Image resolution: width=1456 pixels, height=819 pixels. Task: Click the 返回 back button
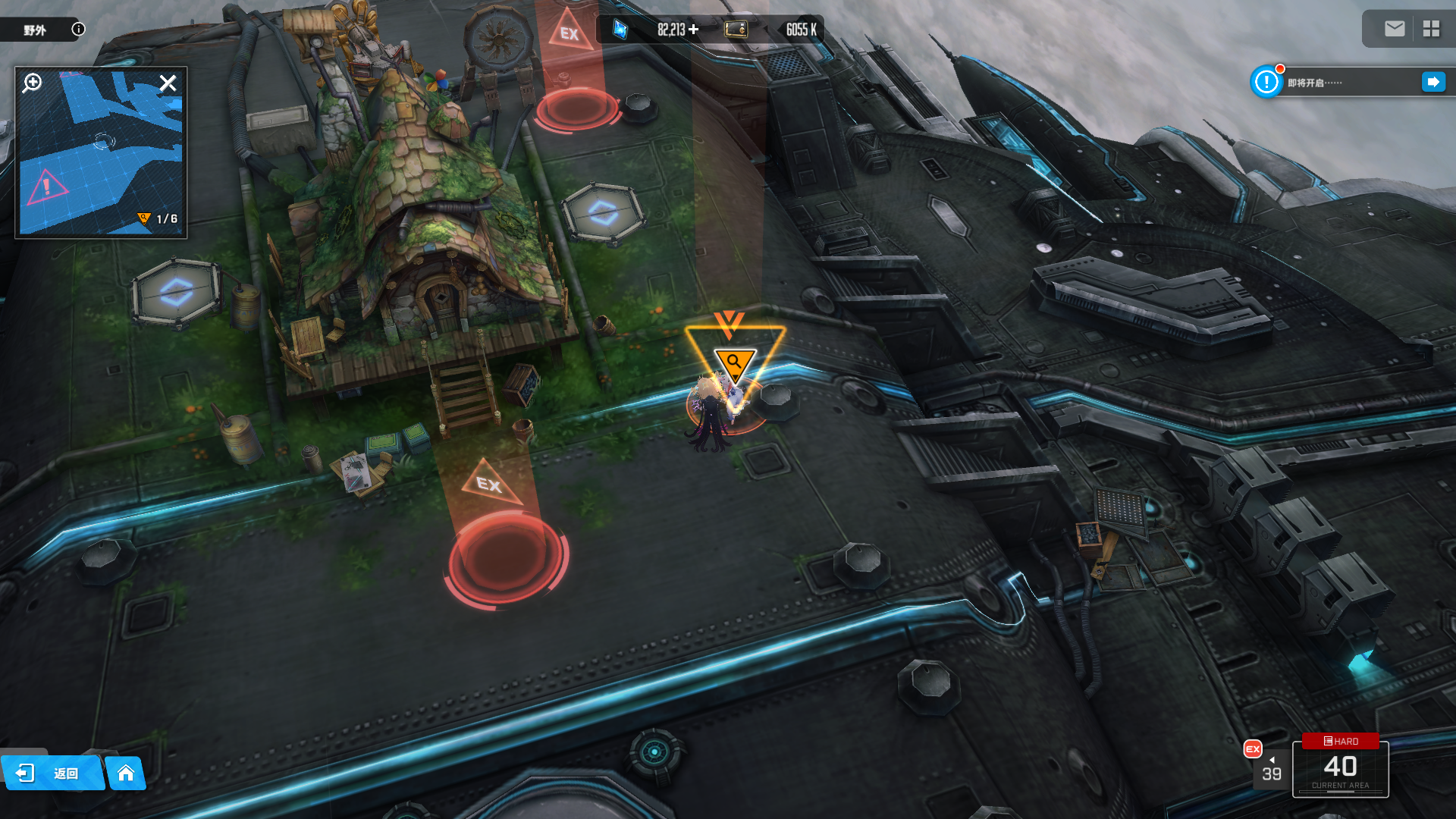tap(52, 773)
